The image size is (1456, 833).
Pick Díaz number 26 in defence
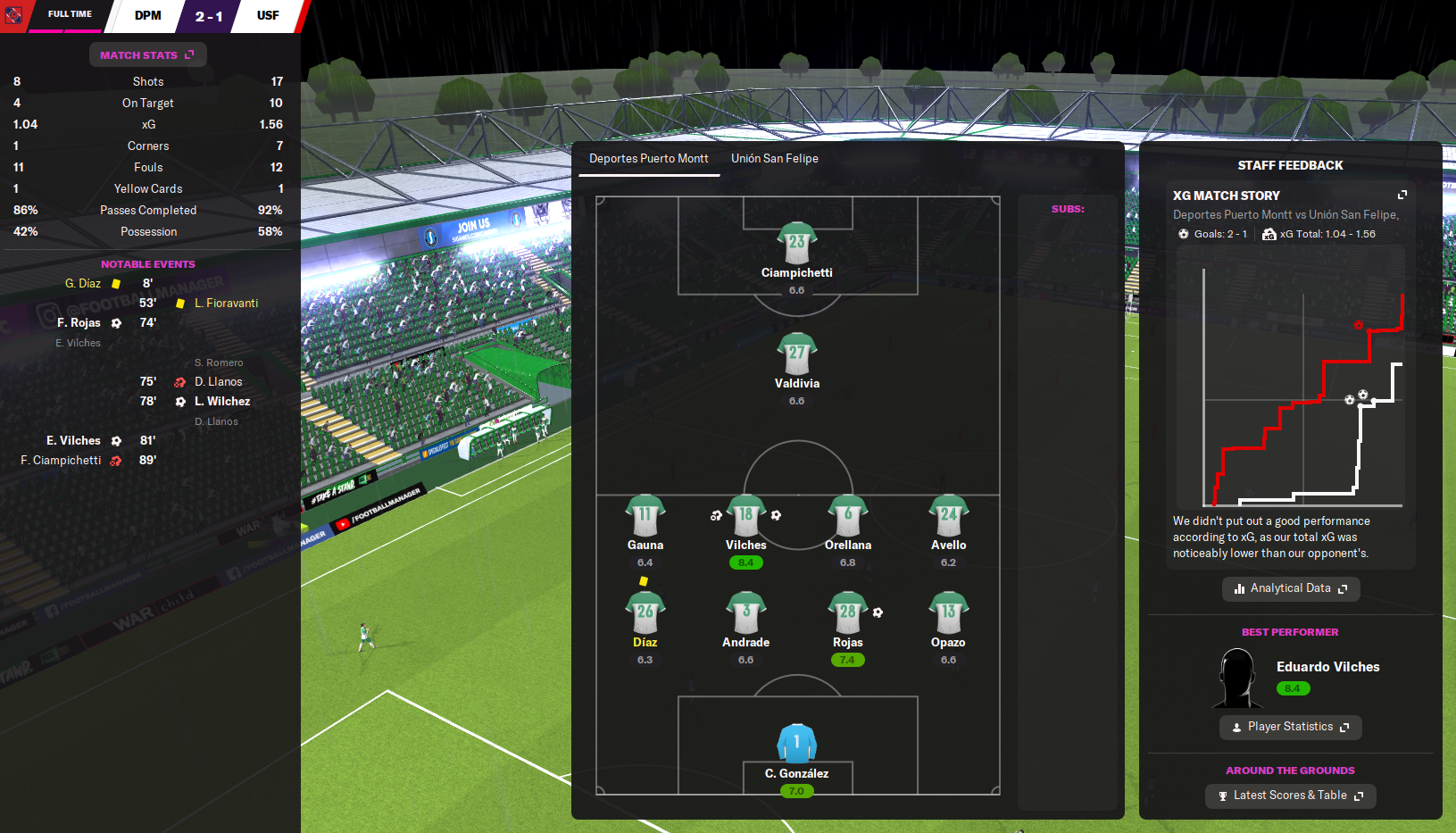(645, 612)
